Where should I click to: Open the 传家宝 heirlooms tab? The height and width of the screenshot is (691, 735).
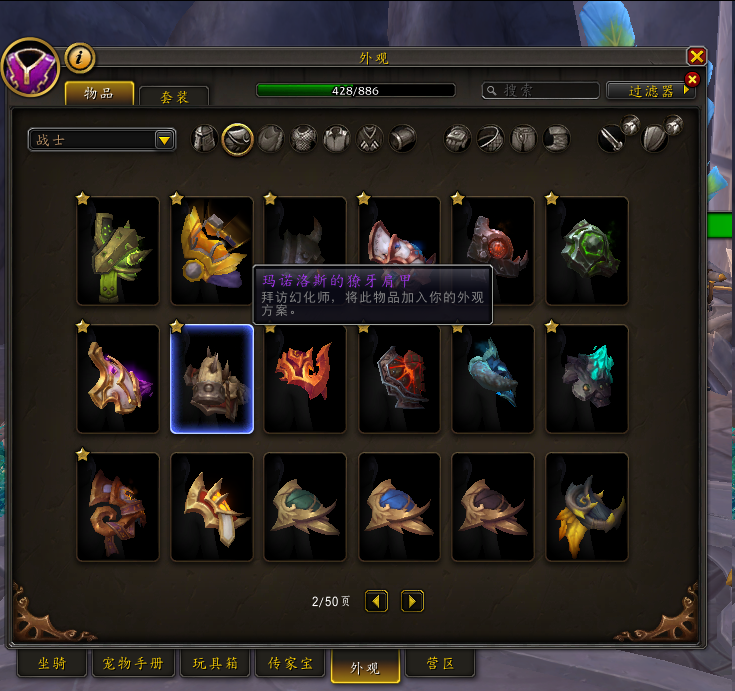point(290,664)
